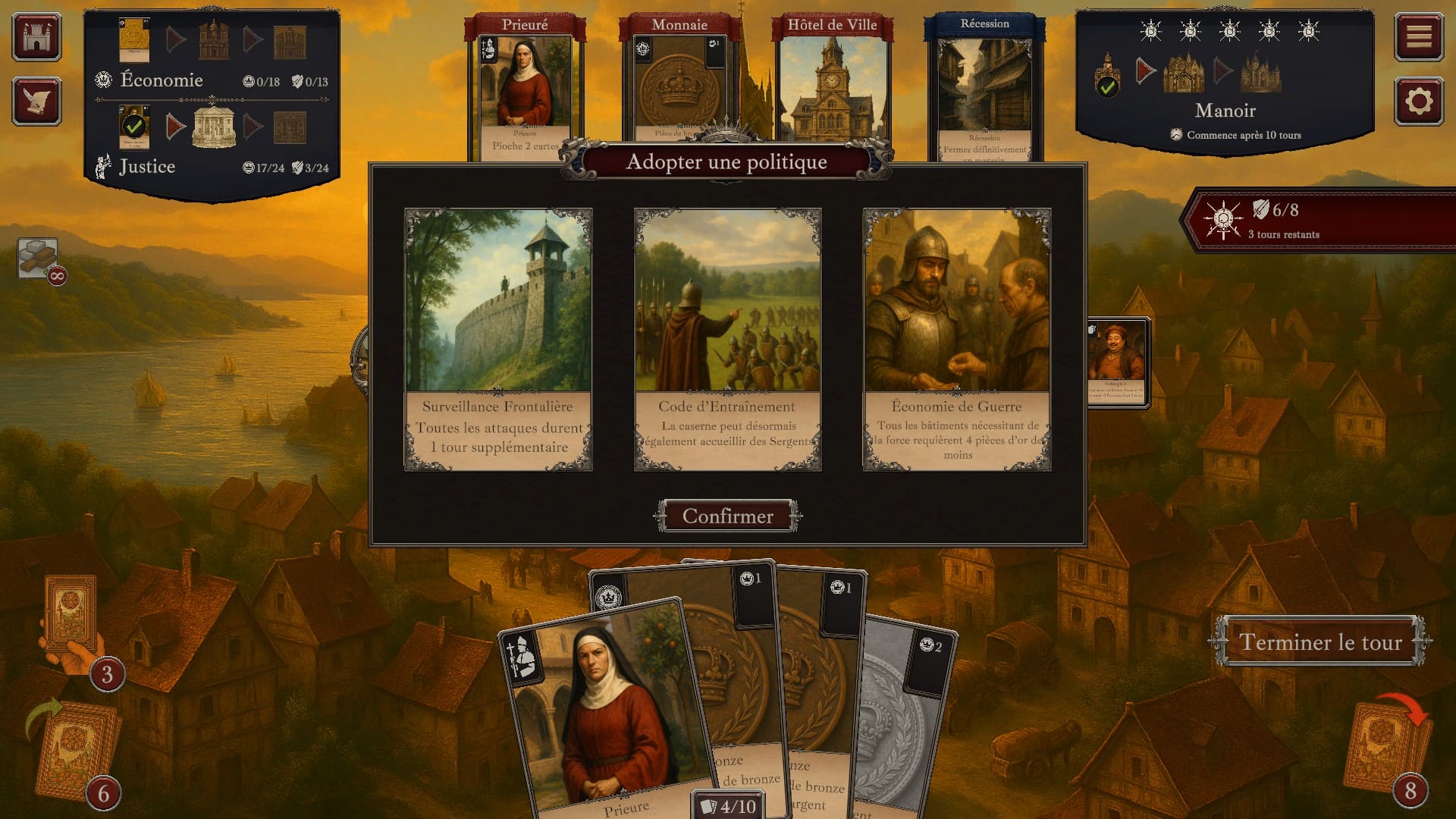Choose the Surveillance Frontalière policy card
This screenshot has height=819, width=1456.
tap(498, 339)
